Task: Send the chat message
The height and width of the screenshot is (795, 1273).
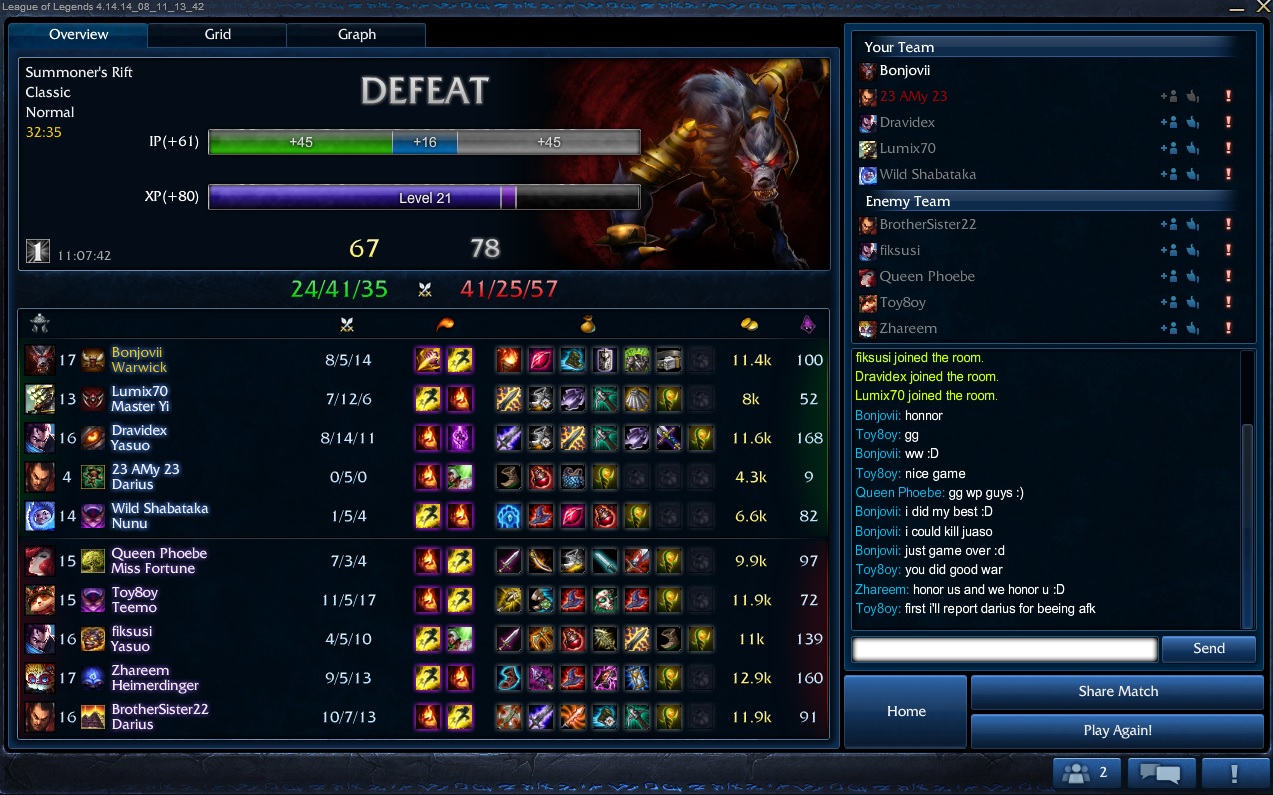Action: coord(1208,649)
